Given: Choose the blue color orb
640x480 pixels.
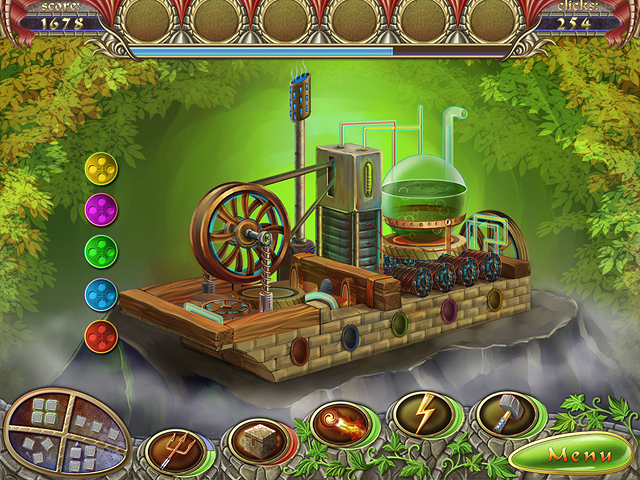Looking at the screenshot, I should 101,294.
